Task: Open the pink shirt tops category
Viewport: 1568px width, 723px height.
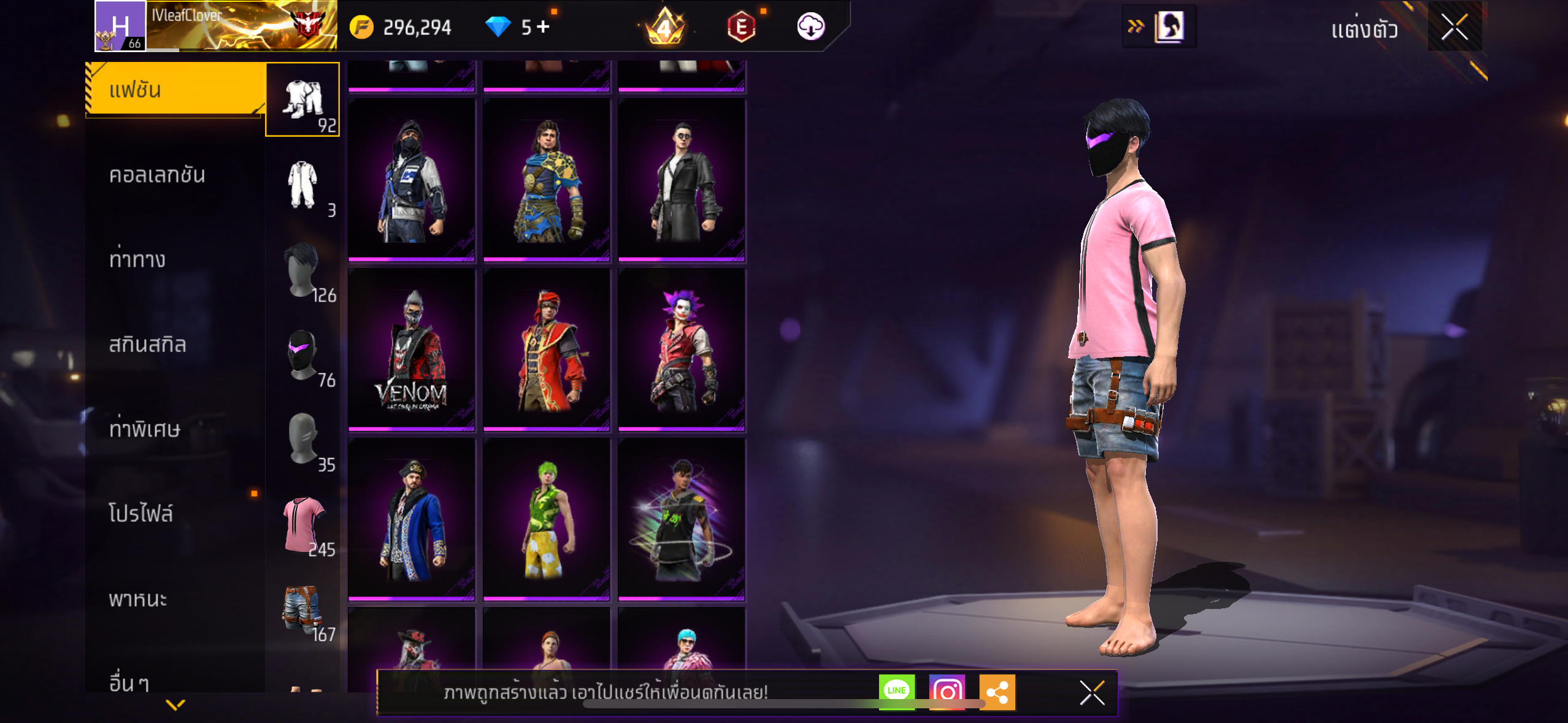Action: pyautogui.click(x=302, y=524)
